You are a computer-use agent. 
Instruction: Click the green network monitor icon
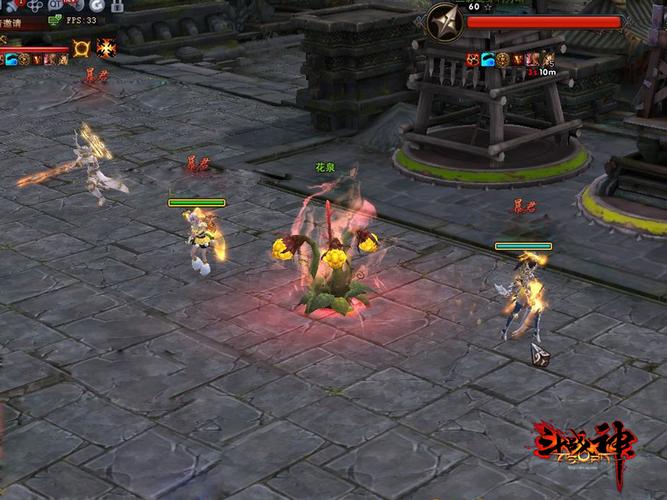tap(54, 20)
